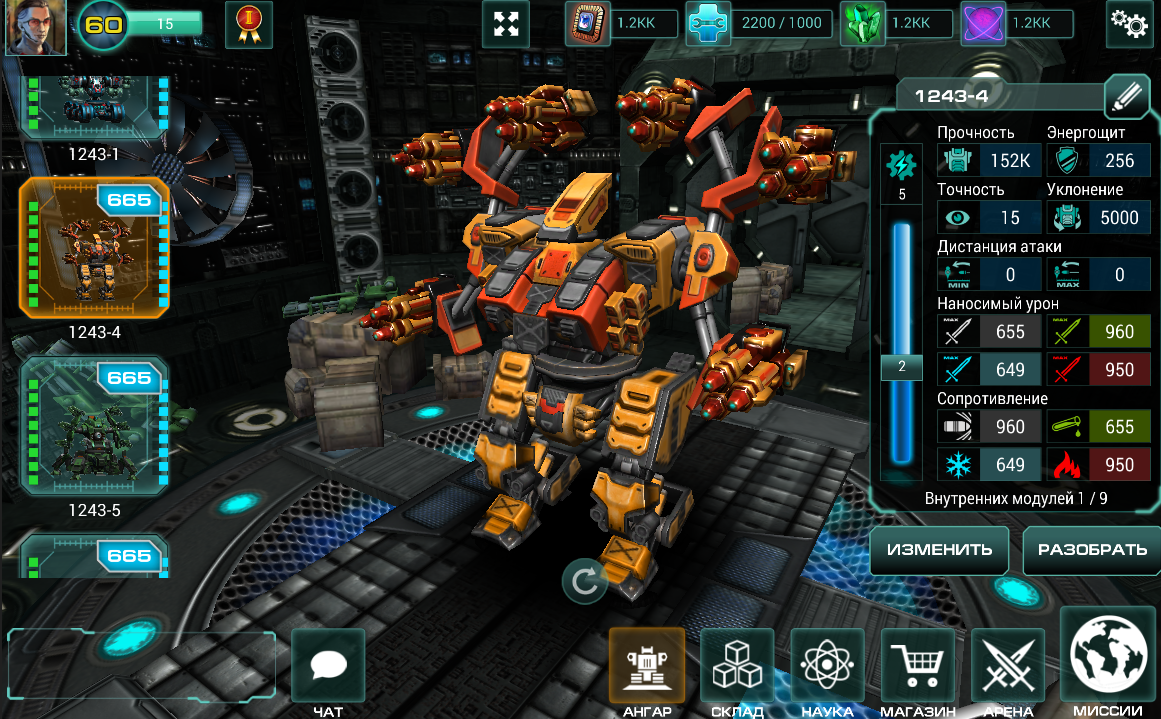Click the ИЗМЕНИТЬ button

[939, 550]
